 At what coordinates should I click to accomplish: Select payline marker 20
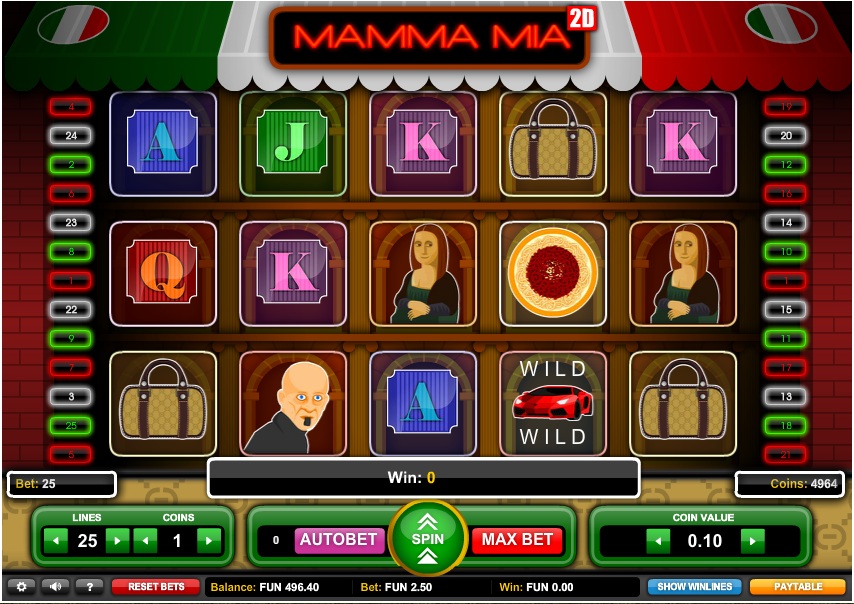(785, 135)
